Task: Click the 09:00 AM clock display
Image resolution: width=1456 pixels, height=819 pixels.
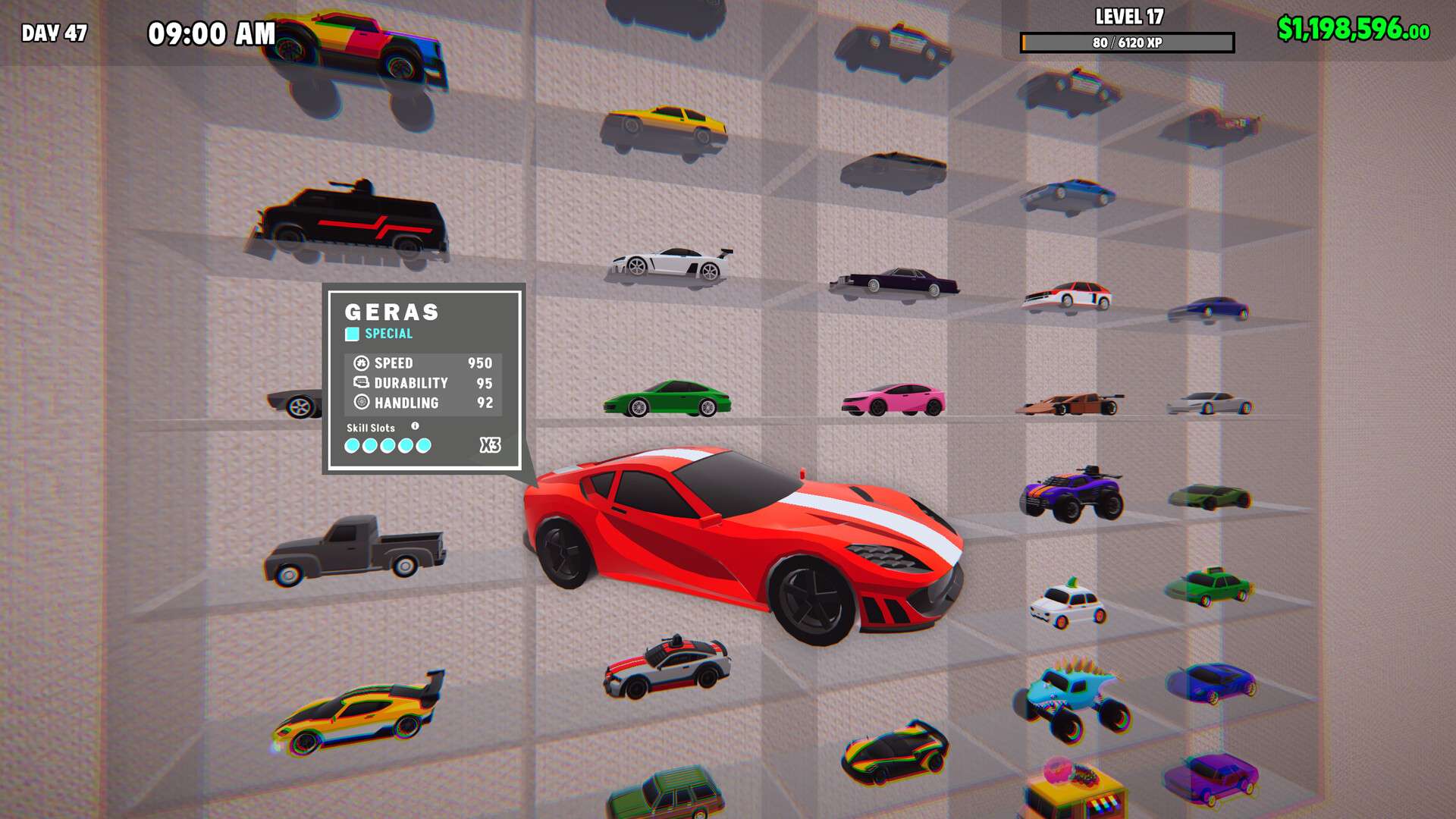Action: [x=211, y=33]
